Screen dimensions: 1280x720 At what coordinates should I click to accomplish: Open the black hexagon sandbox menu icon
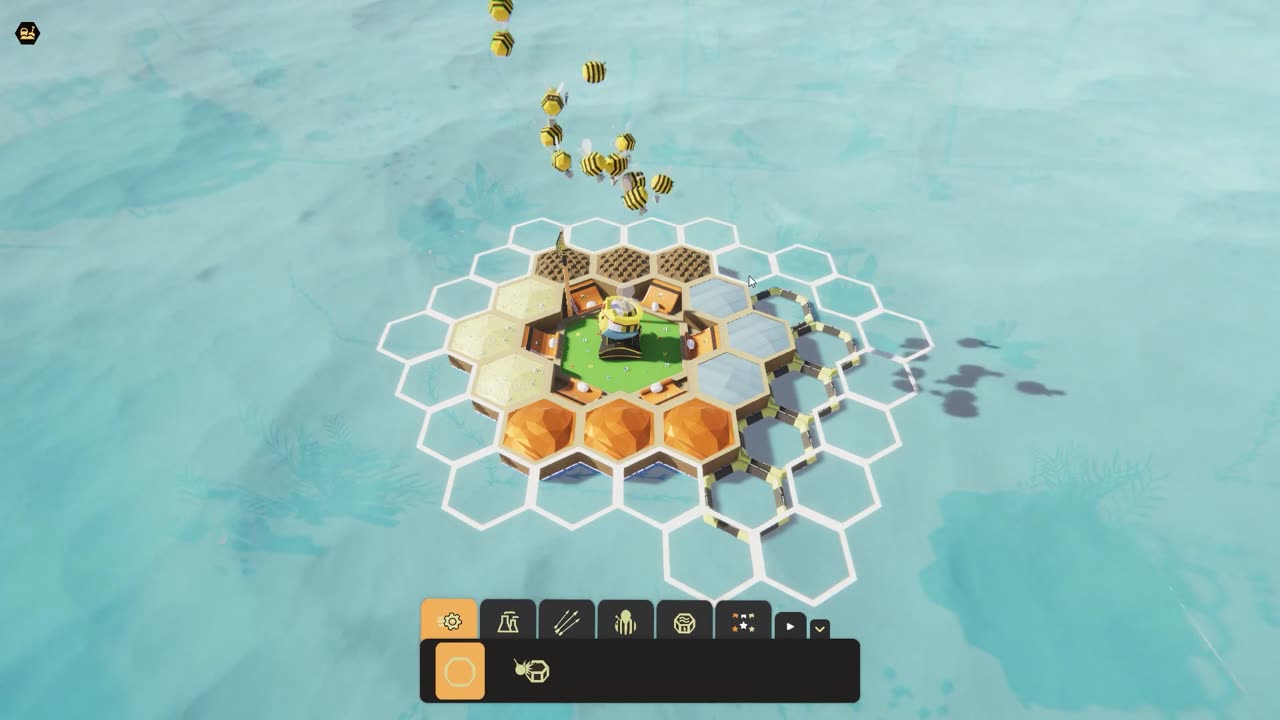pyautogui.click(x=27, y=34)
